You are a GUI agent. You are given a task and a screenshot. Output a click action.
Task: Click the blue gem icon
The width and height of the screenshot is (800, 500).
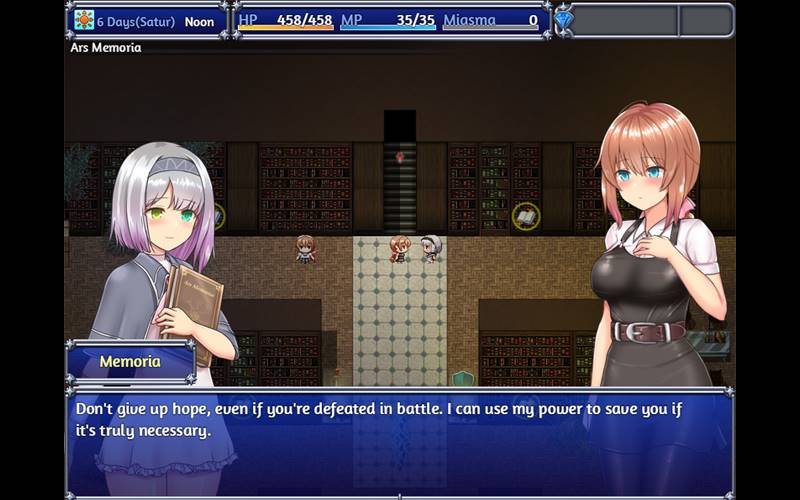tap(564, 20)
